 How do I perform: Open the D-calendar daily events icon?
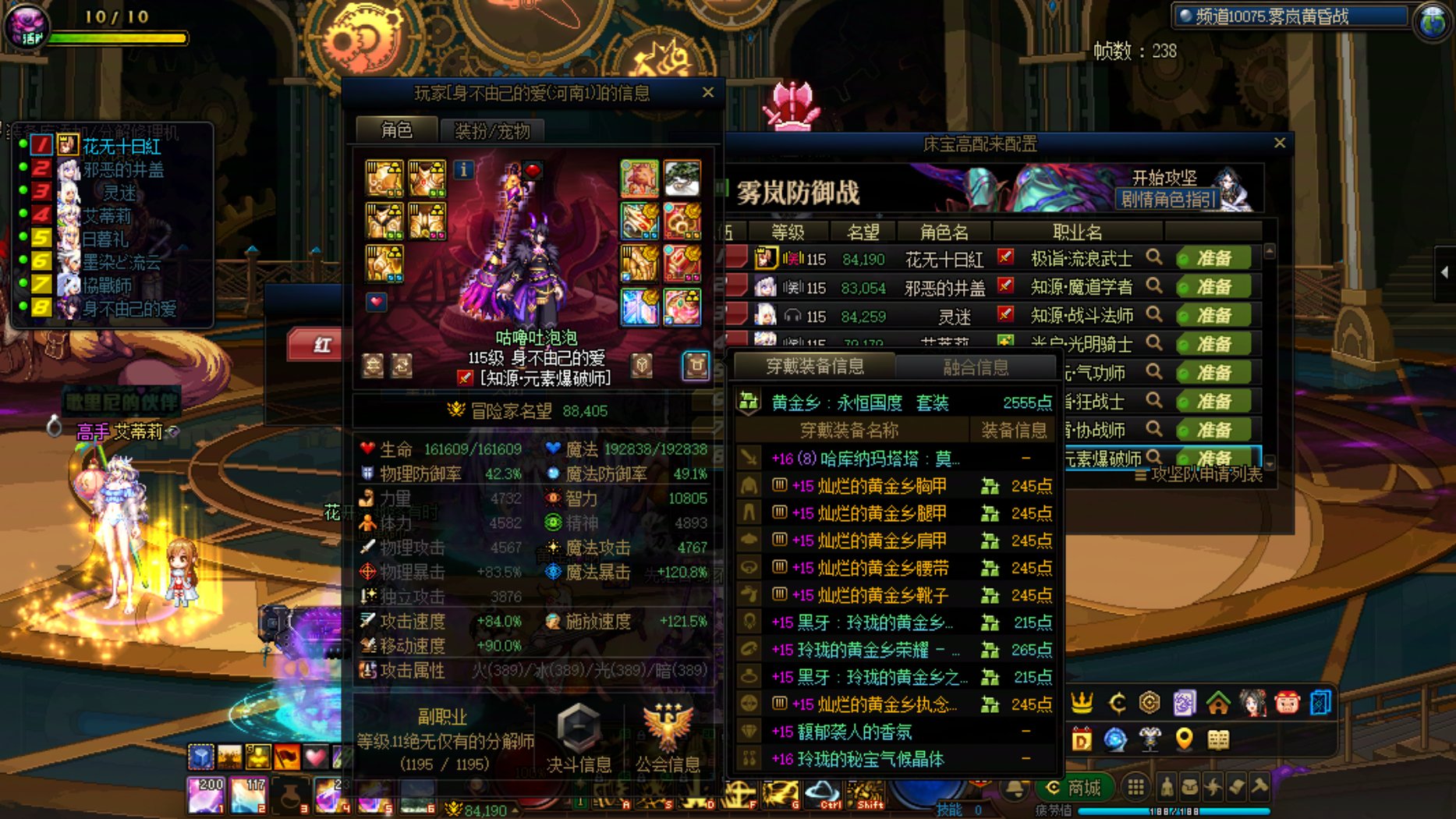pyautogui.click(x=1082, y=739)
